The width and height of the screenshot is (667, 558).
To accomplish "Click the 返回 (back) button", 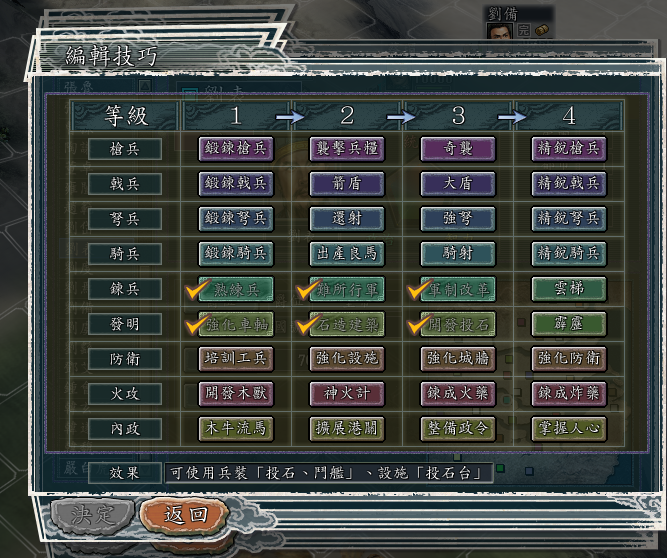I will pyautogui.click(x=185, y=515).
